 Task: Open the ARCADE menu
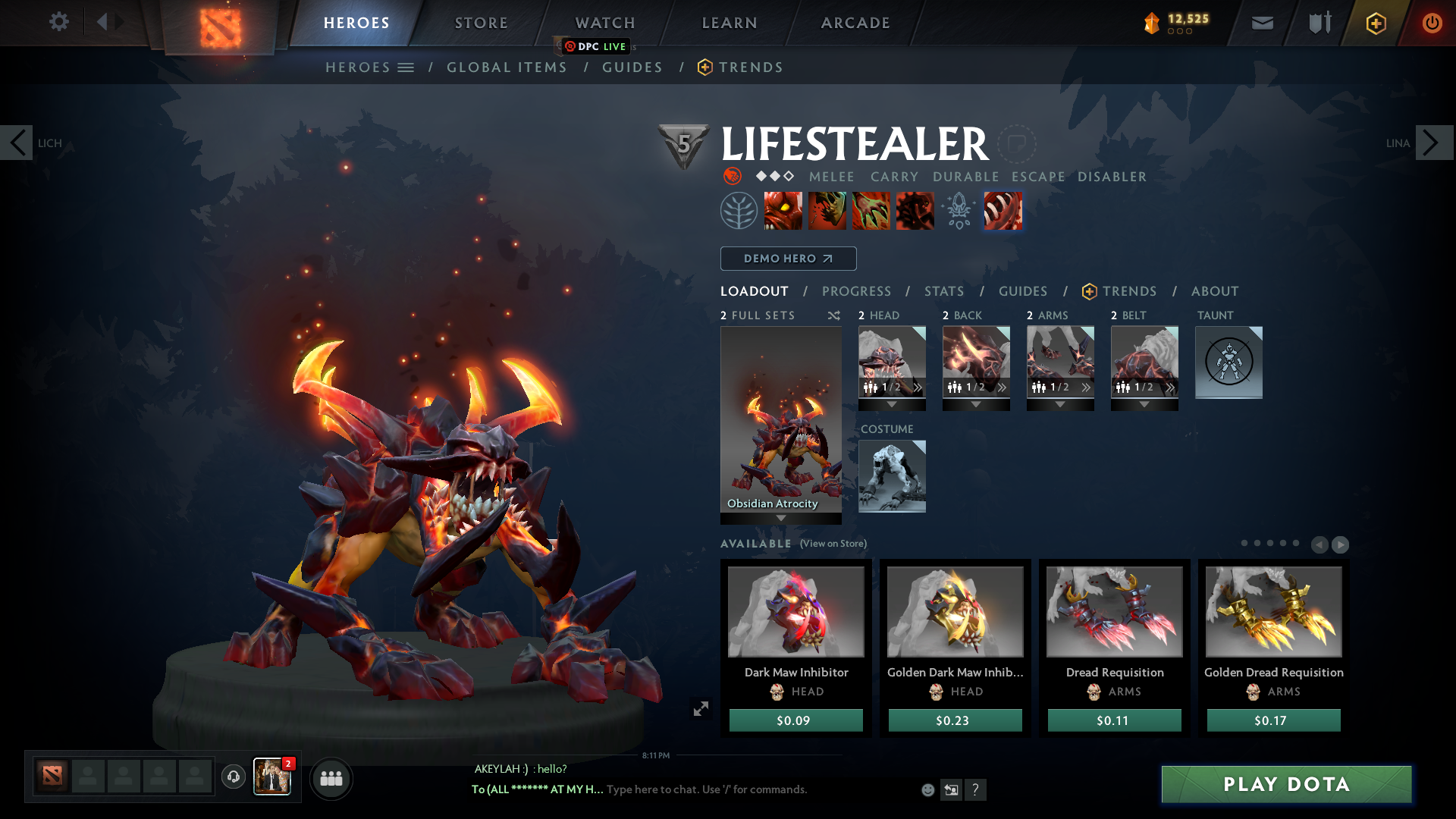pyautogui.click(x=855, y=23)
